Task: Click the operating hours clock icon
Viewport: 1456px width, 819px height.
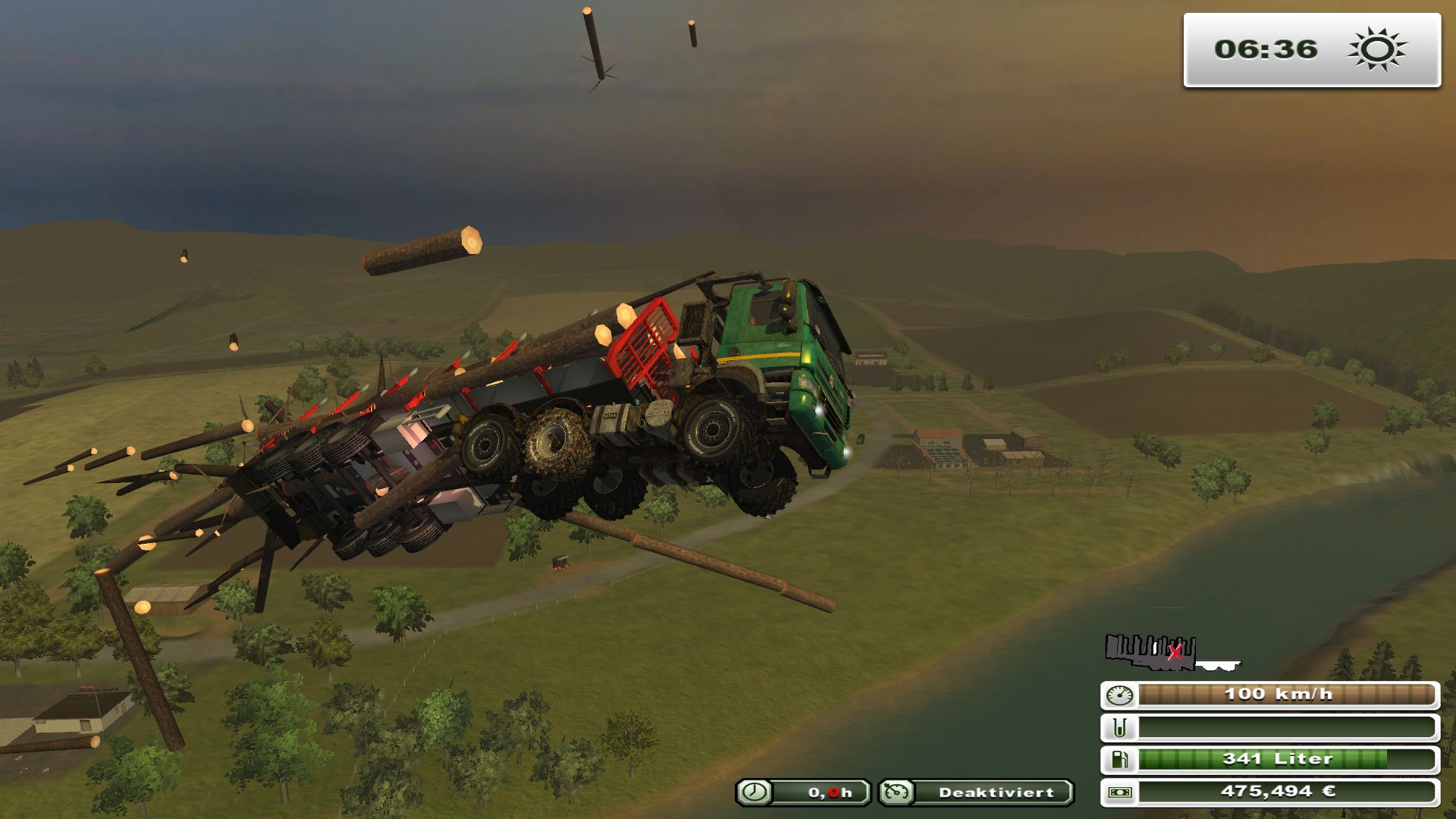Action: coord(755,792)
